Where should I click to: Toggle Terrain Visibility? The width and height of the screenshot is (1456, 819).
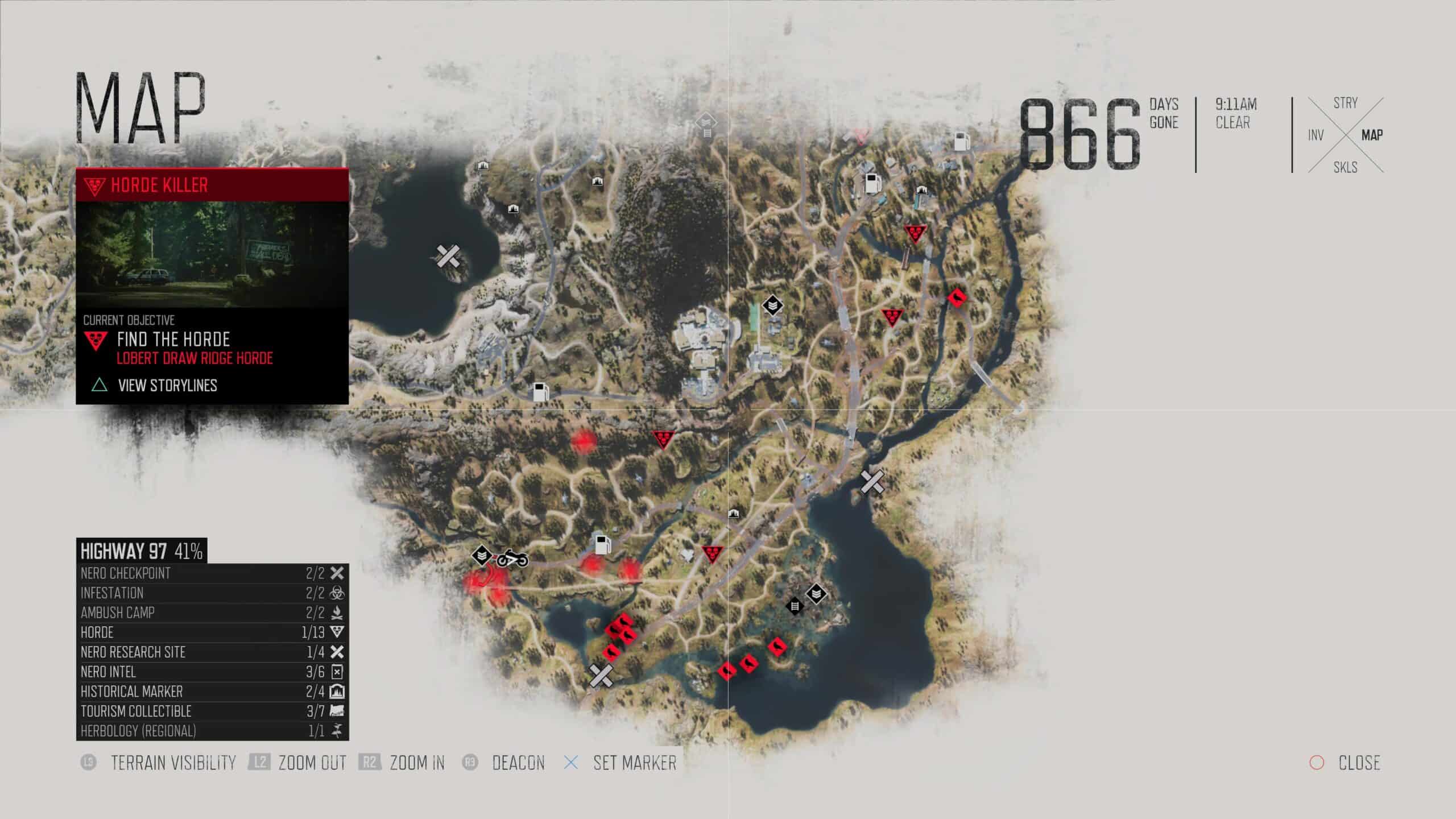pyautogui.click(x=172, y=763)
